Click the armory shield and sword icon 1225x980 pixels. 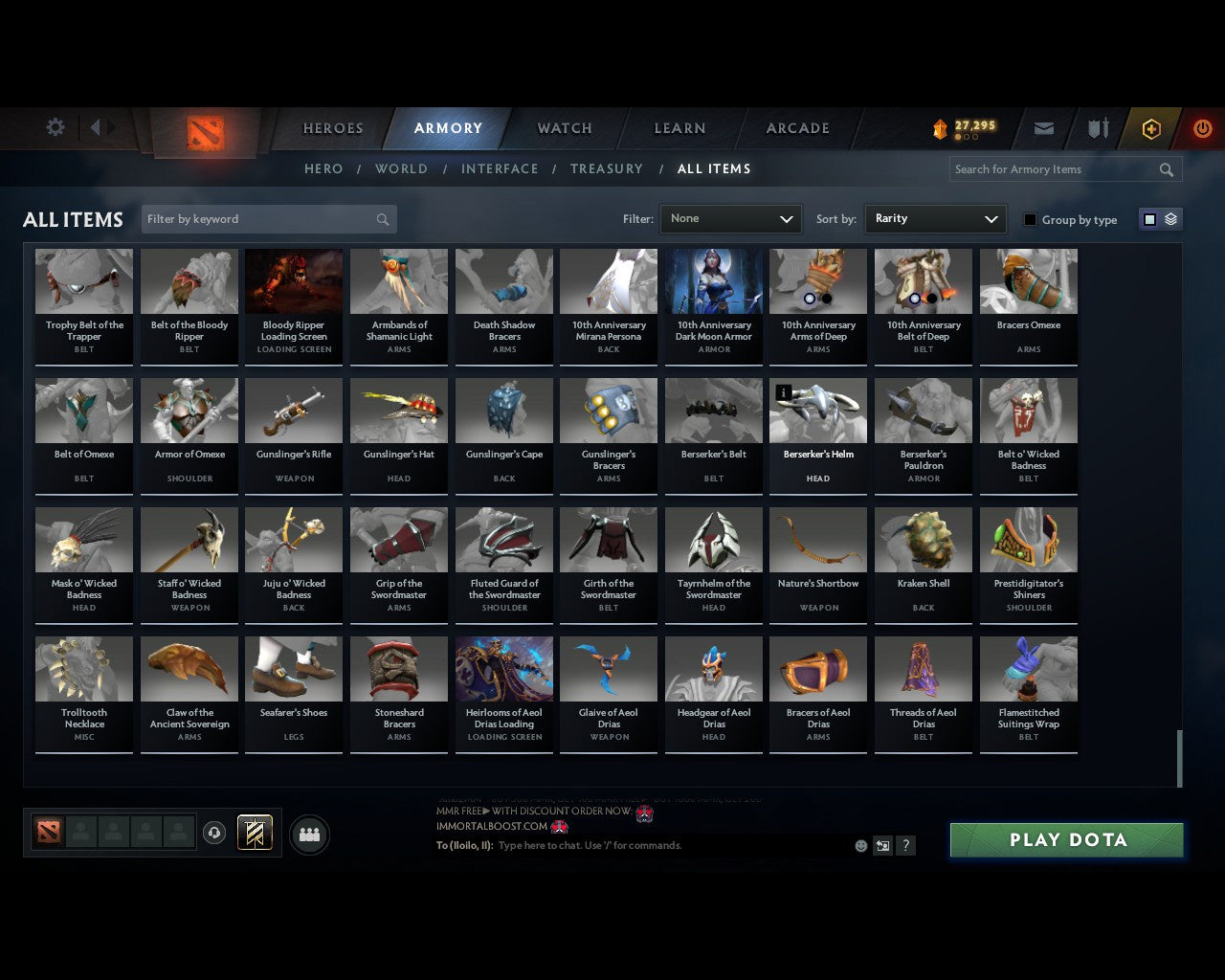click(1097, 128)
